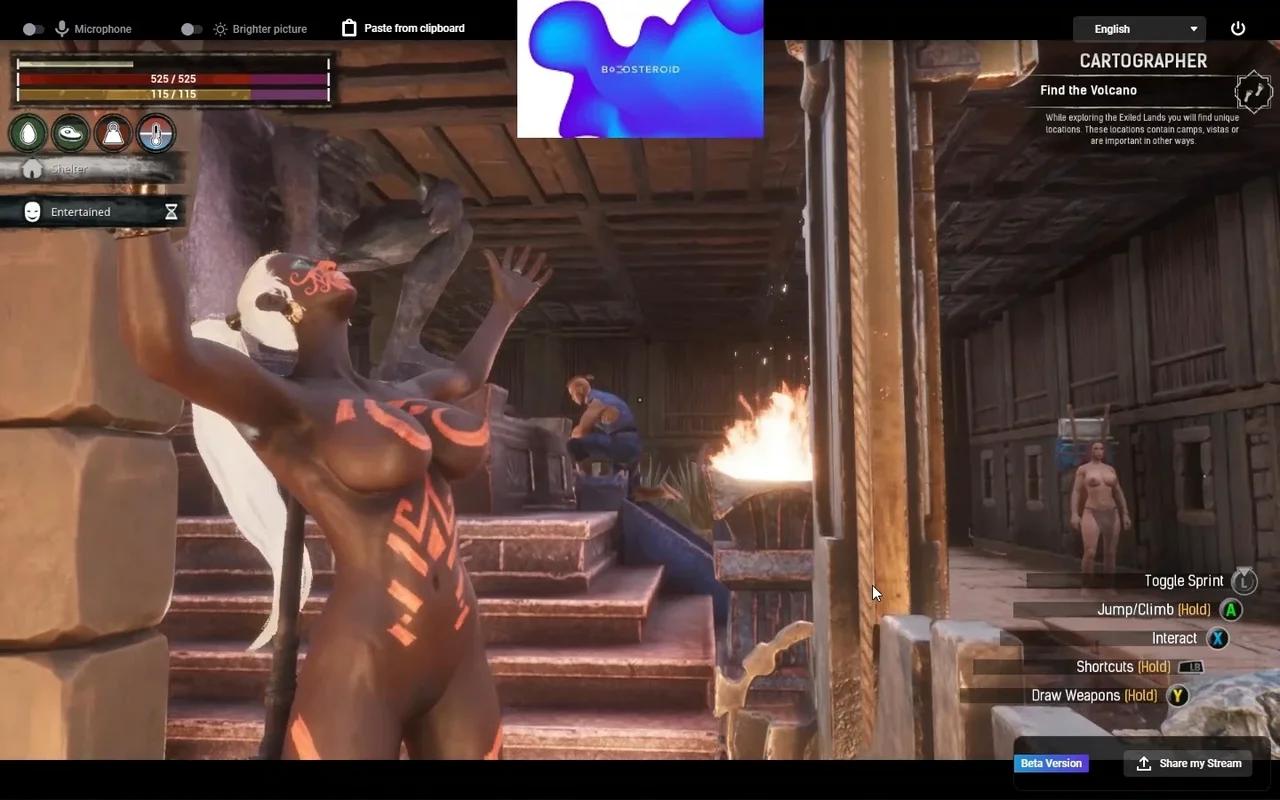Click the Share my Stream button
The image size is (1280, 800).
click(x=1188, y=763)
